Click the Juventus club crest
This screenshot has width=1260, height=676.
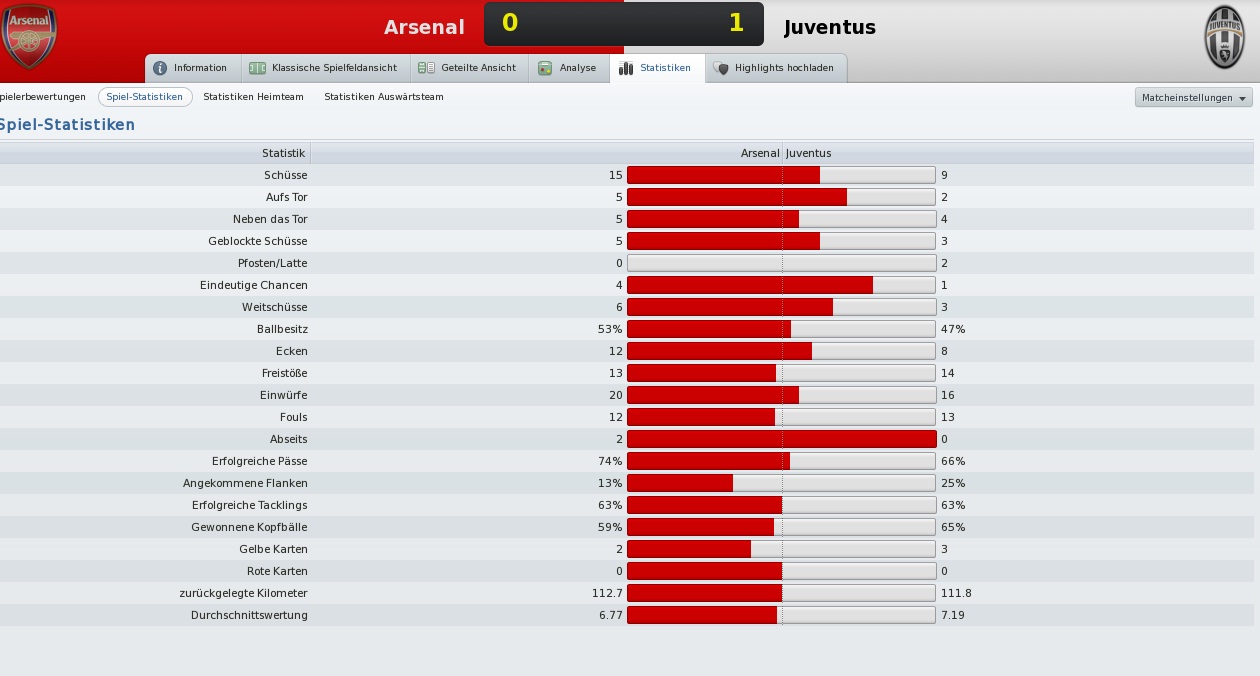click(1225, 38)
